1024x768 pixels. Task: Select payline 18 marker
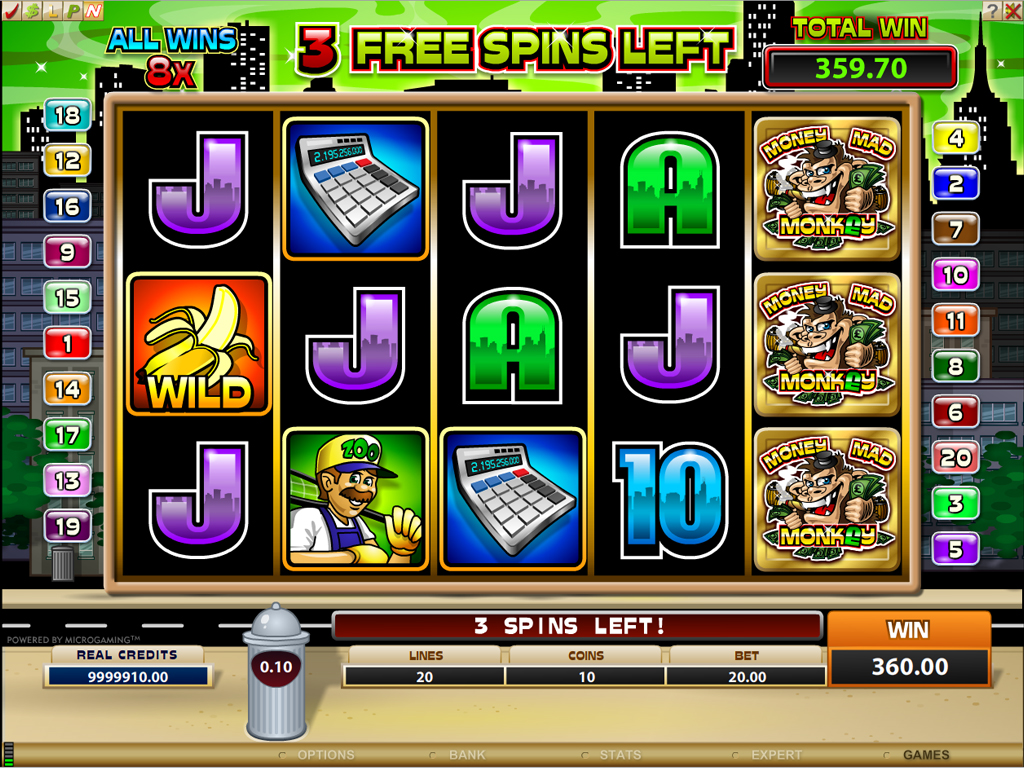coord(67,116)
